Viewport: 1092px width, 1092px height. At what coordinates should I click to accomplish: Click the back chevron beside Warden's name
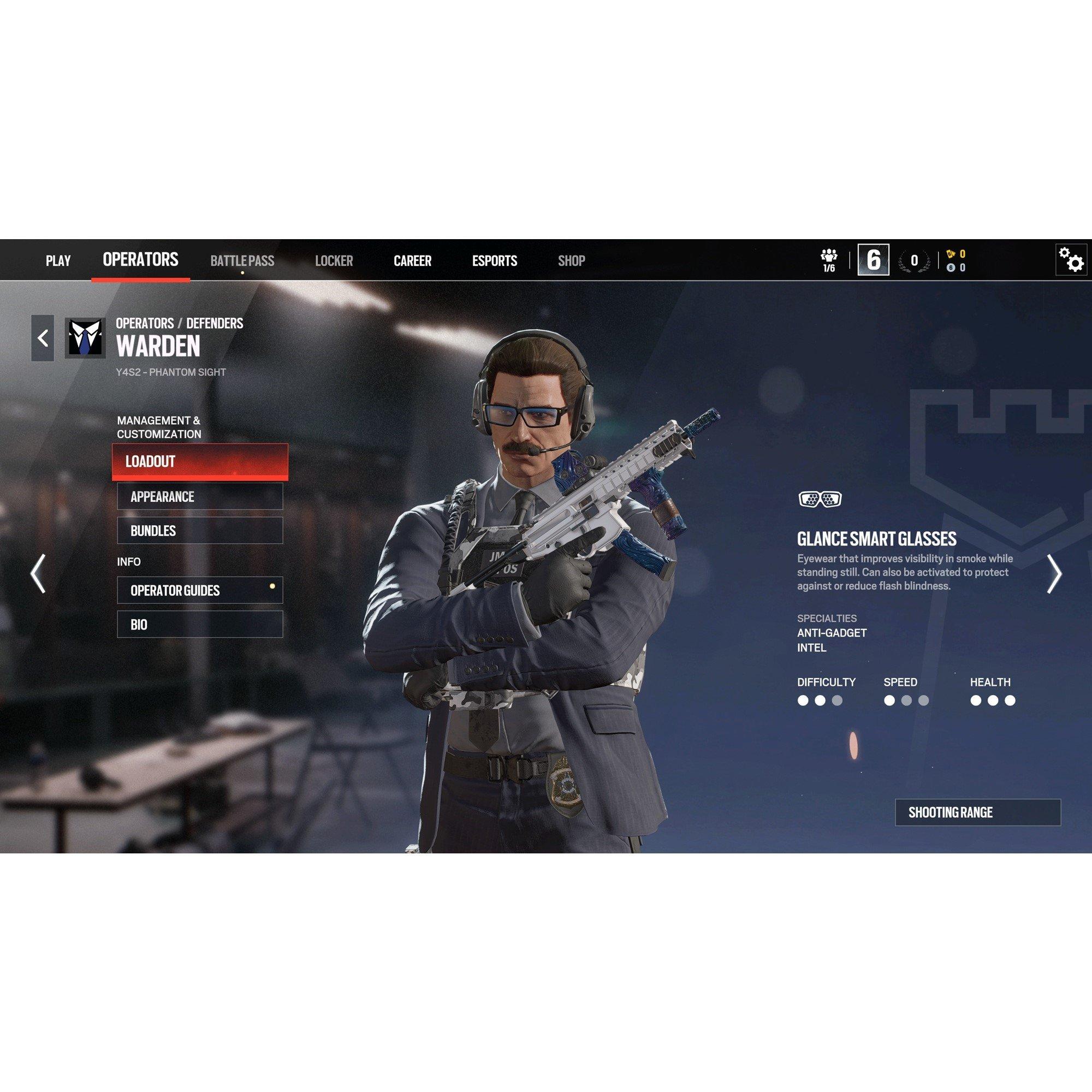point(42,338)
